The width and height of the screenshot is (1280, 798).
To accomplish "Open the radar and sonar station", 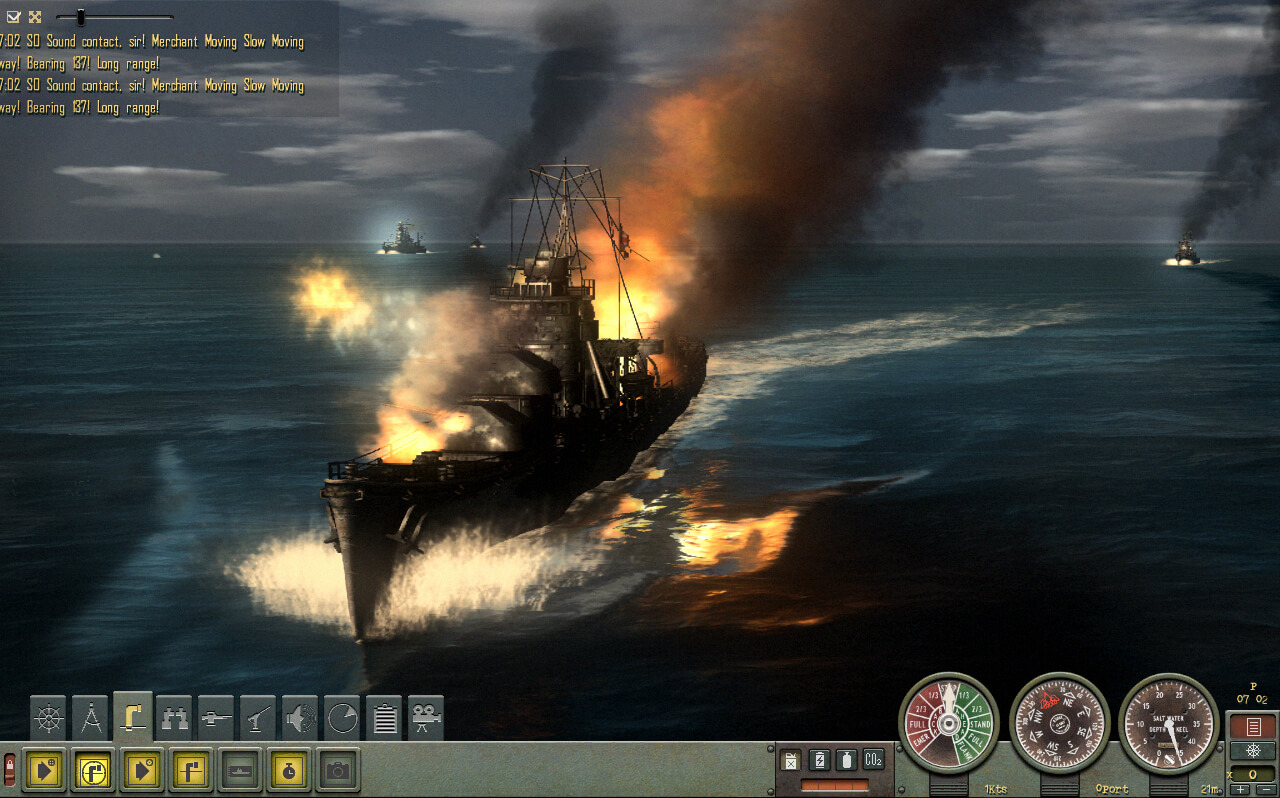I will tap(302, 716).
